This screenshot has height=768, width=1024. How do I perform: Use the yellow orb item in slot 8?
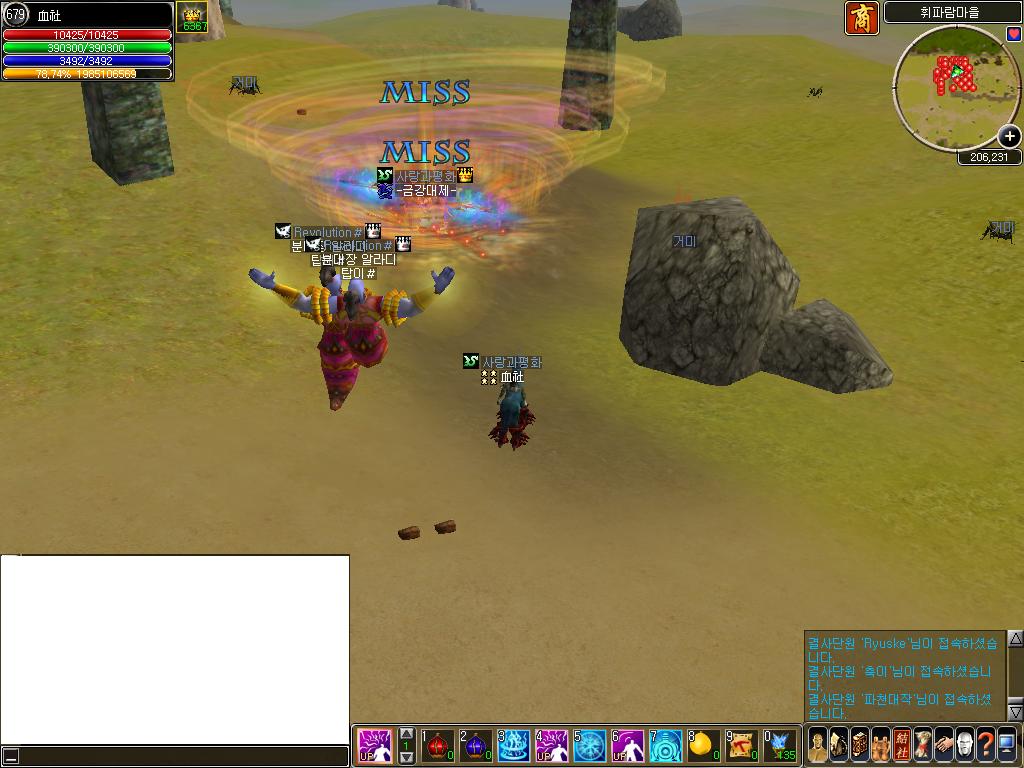704,745
